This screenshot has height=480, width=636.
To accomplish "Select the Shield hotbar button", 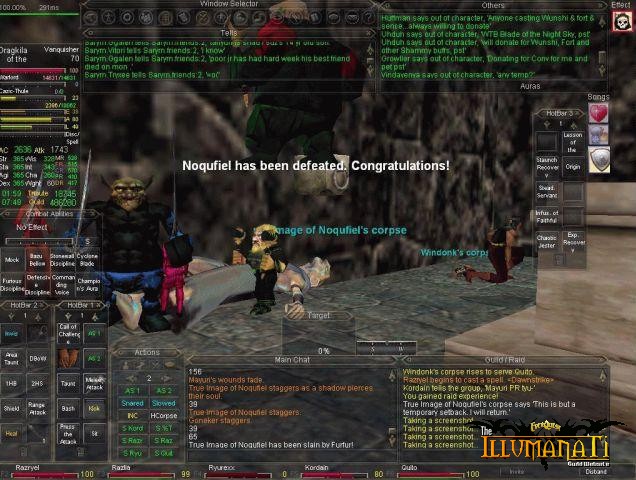I will pos(12,408).
